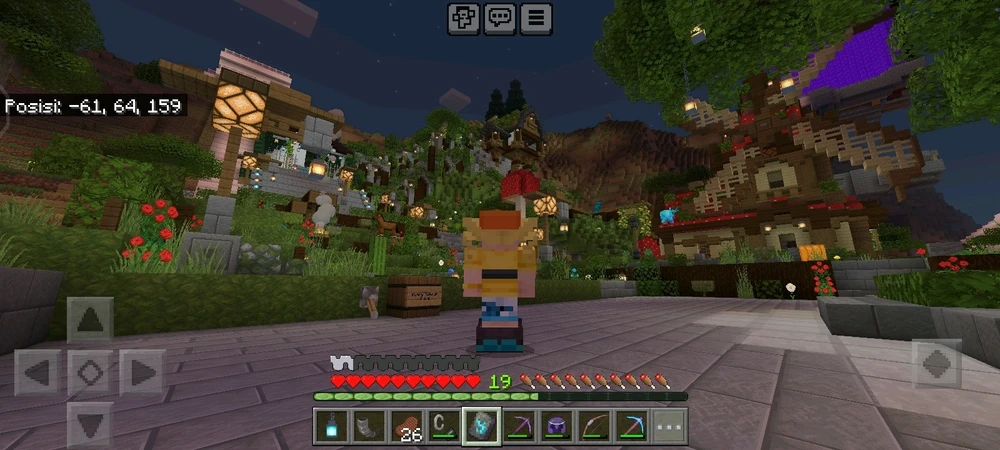Select the purple enchanted pickaxe slot
1000x450 pixels.
pyautogui.click(x=520, y=426)
